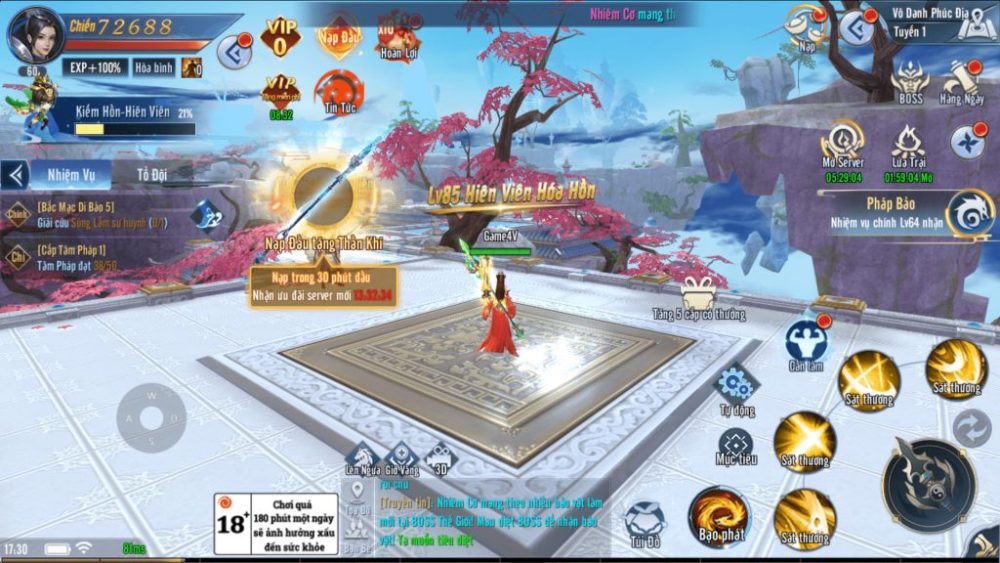Image resolution: width=1000 pixels, height=563 pixels.
Task: Mount up with the Lên Ngựa button
Action: click(x=361, y=458)
